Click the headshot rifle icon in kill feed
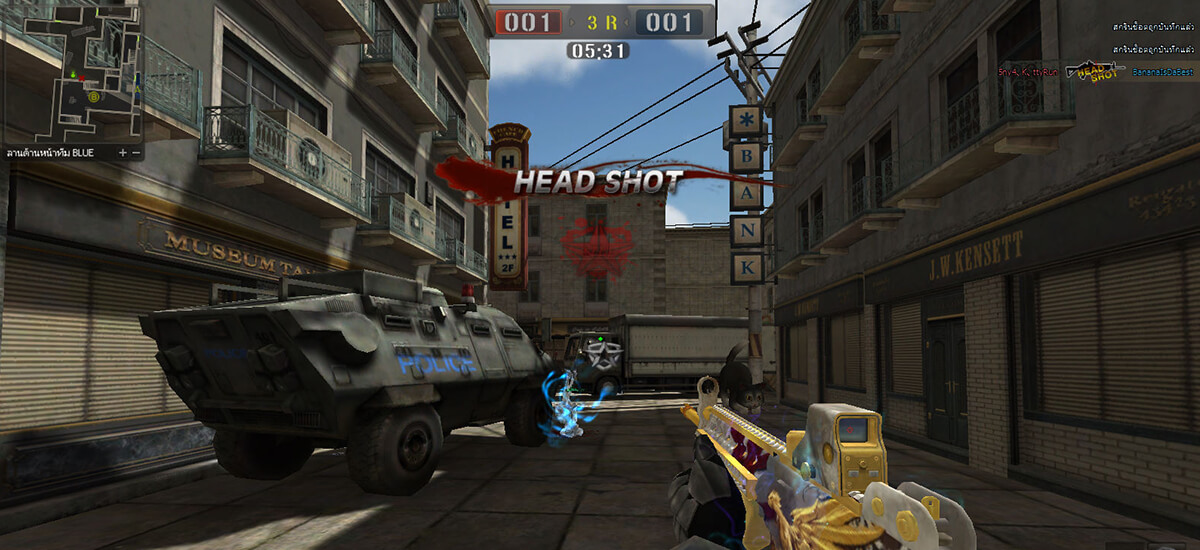Screen dimensions: 1200x550 tap(1095, 70)
